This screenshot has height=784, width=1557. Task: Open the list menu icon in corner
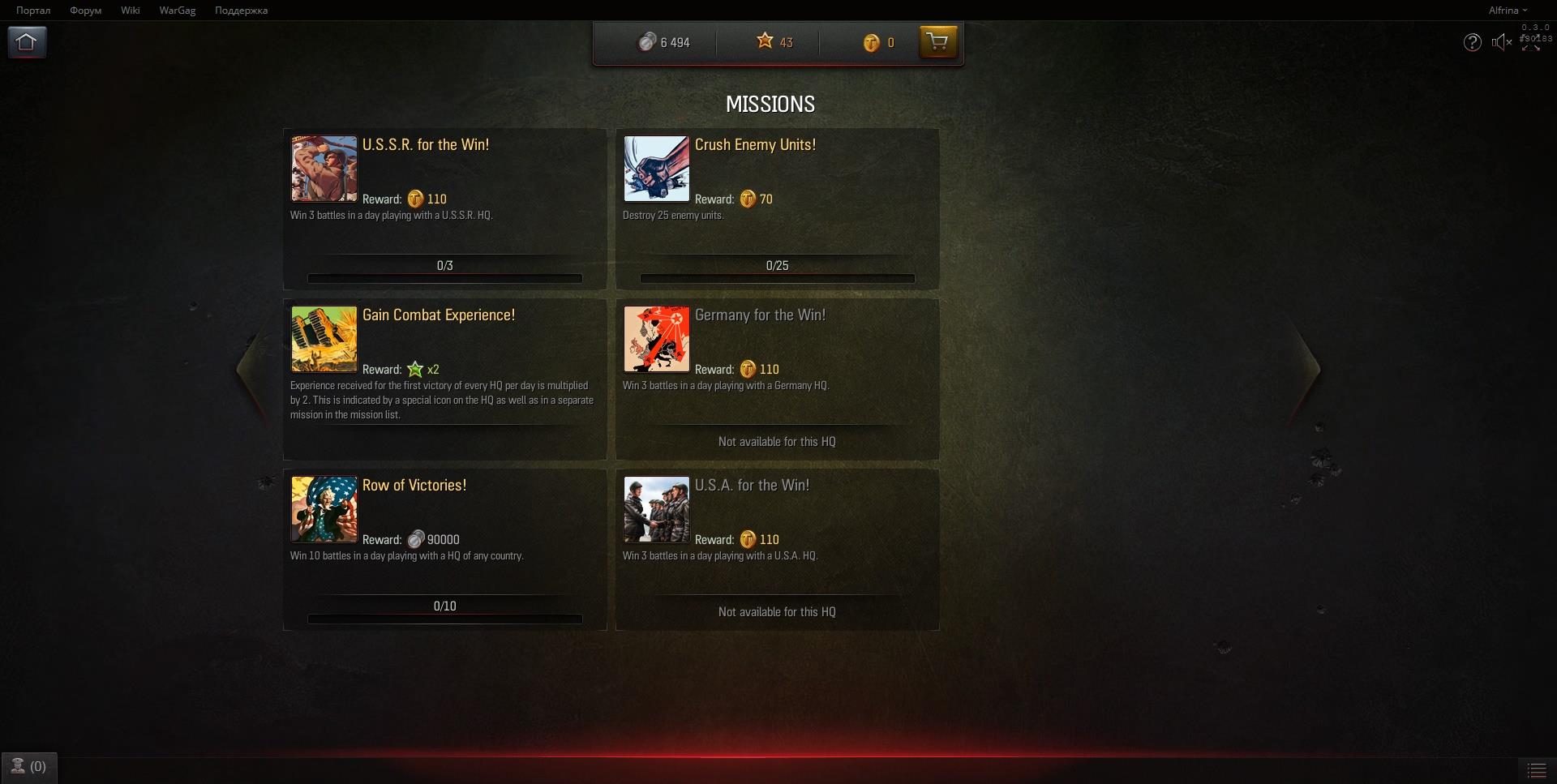[1536, 769]
